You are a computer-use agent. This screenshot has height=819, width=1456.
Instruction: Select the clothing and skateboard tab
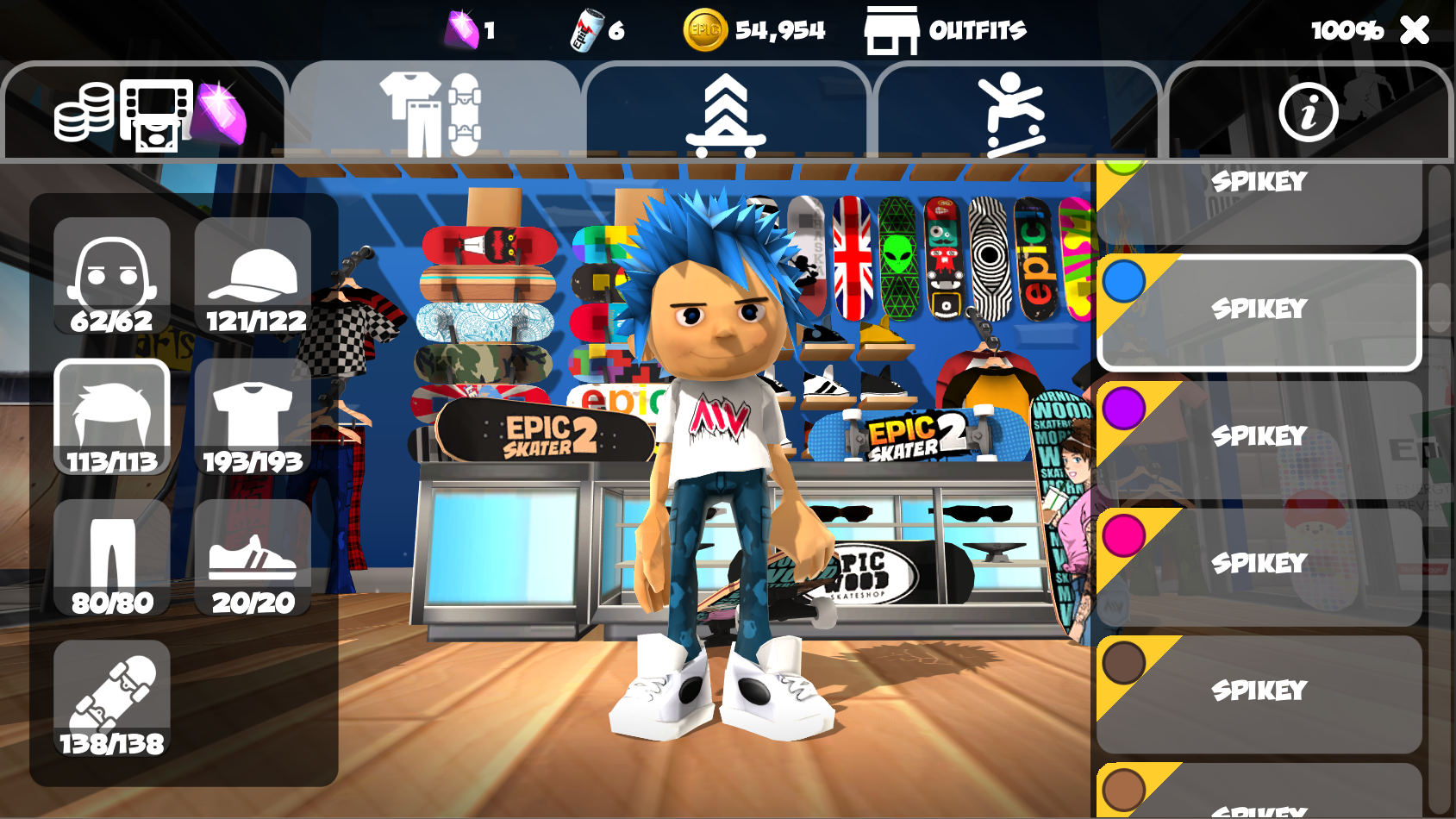434,112
